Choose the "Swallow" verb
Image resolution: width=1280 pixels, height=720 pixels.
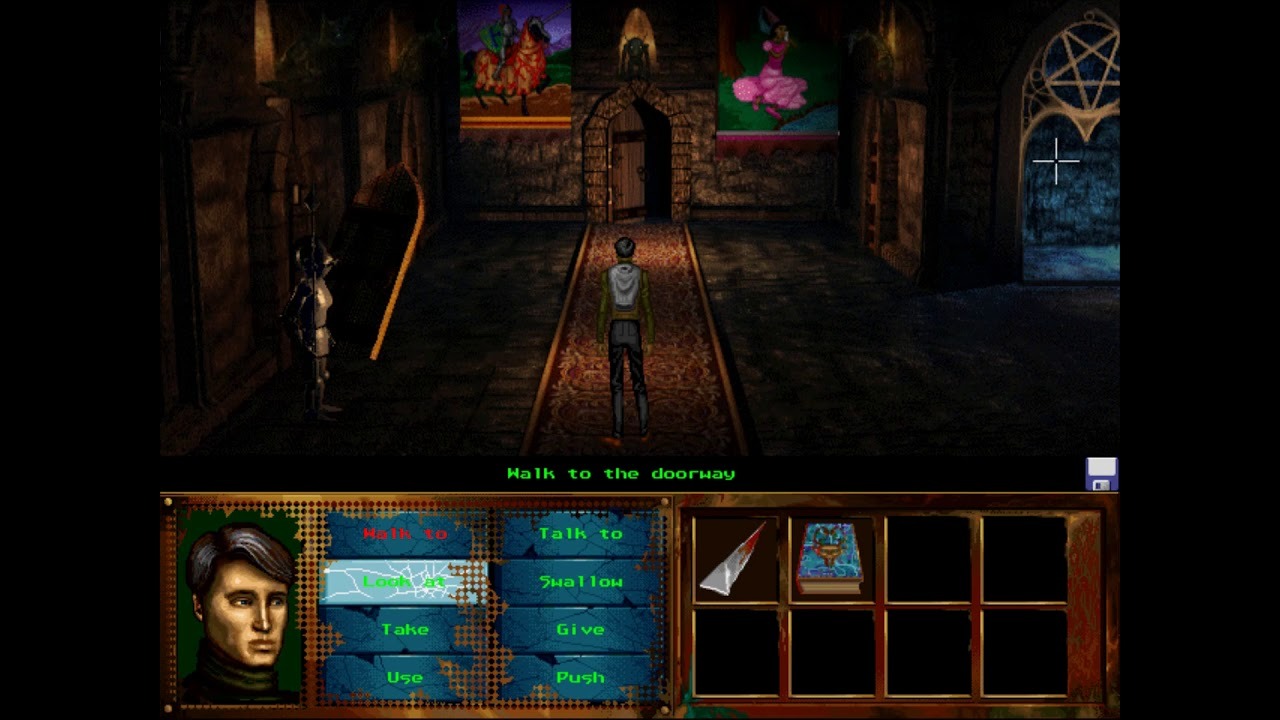(581, 582)
